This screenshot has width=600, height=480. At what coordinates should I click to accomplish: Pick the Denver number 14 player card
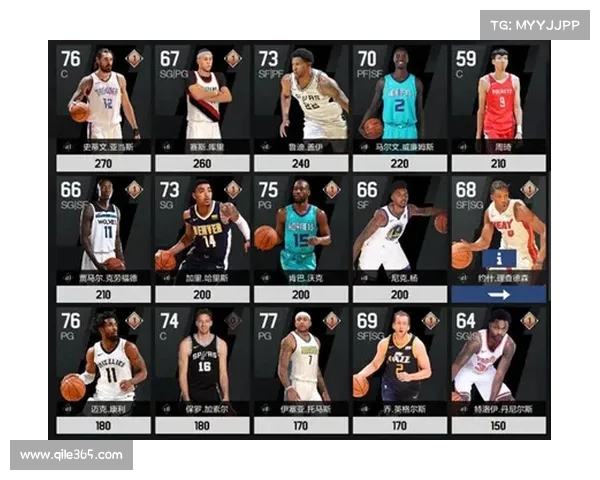pos(203,230)
